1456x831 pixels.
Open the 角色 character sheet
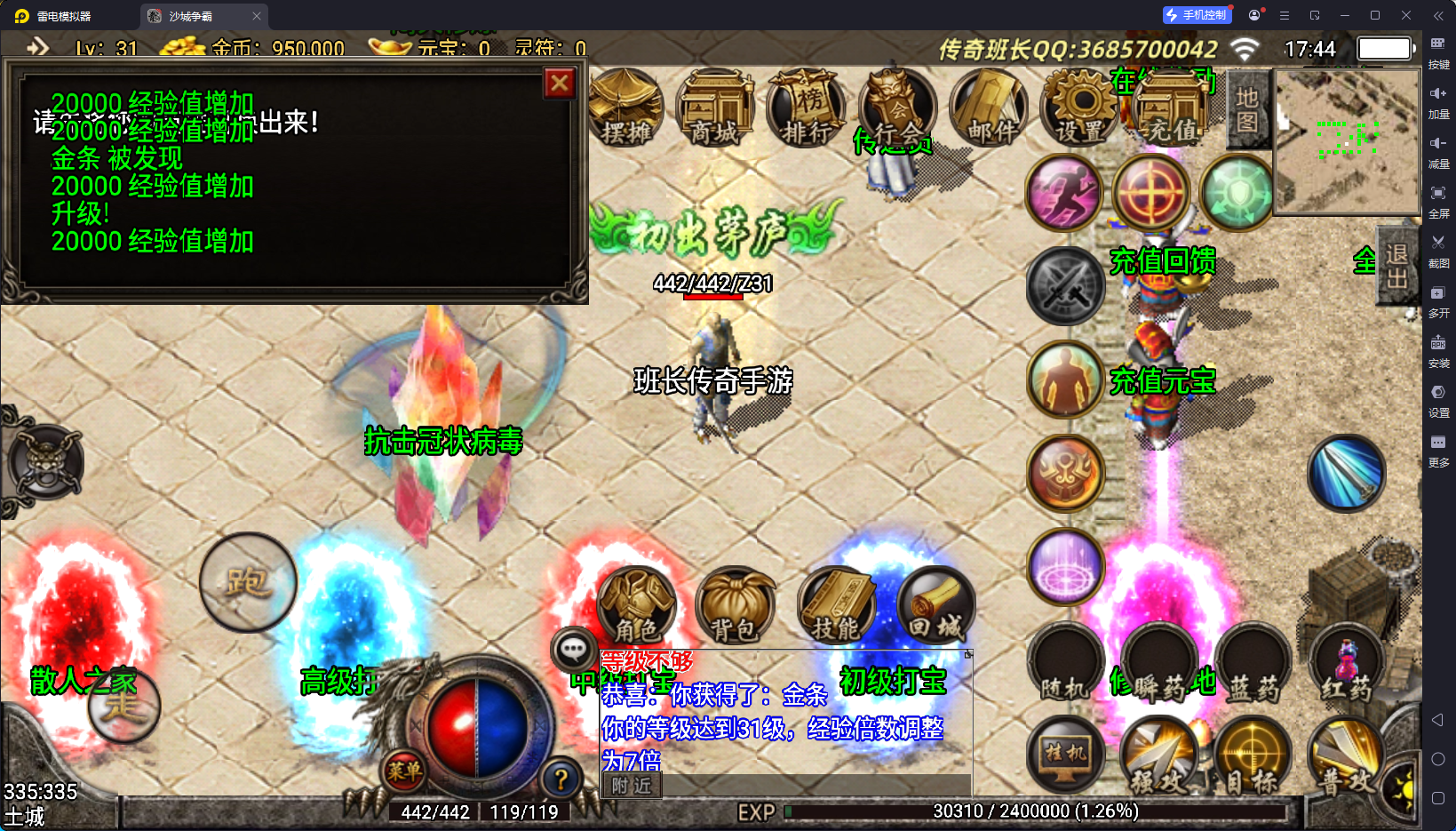[x=636, y=606]
